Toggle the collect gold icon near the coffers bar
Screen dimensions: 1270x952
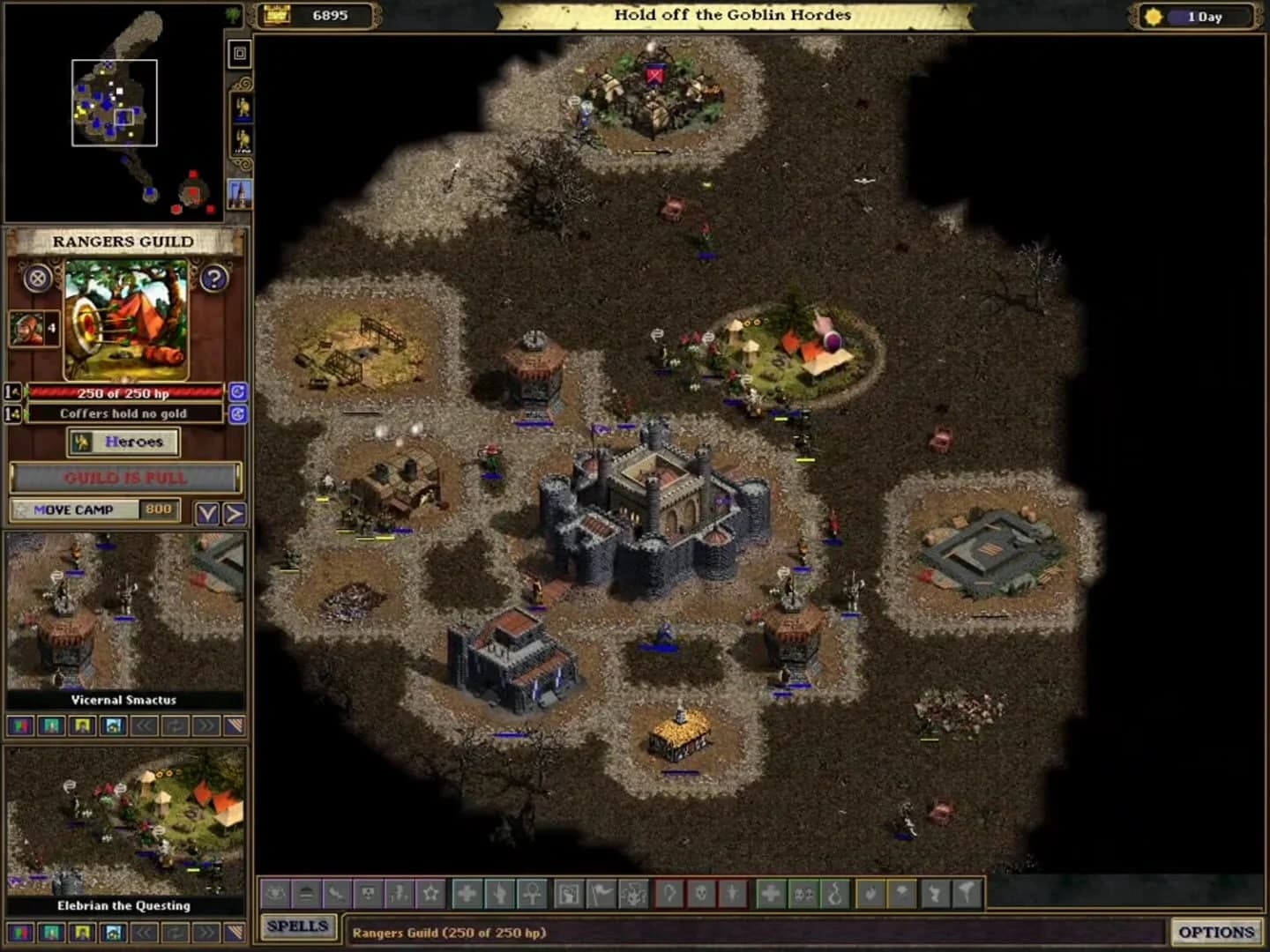(x=240, y=413)
